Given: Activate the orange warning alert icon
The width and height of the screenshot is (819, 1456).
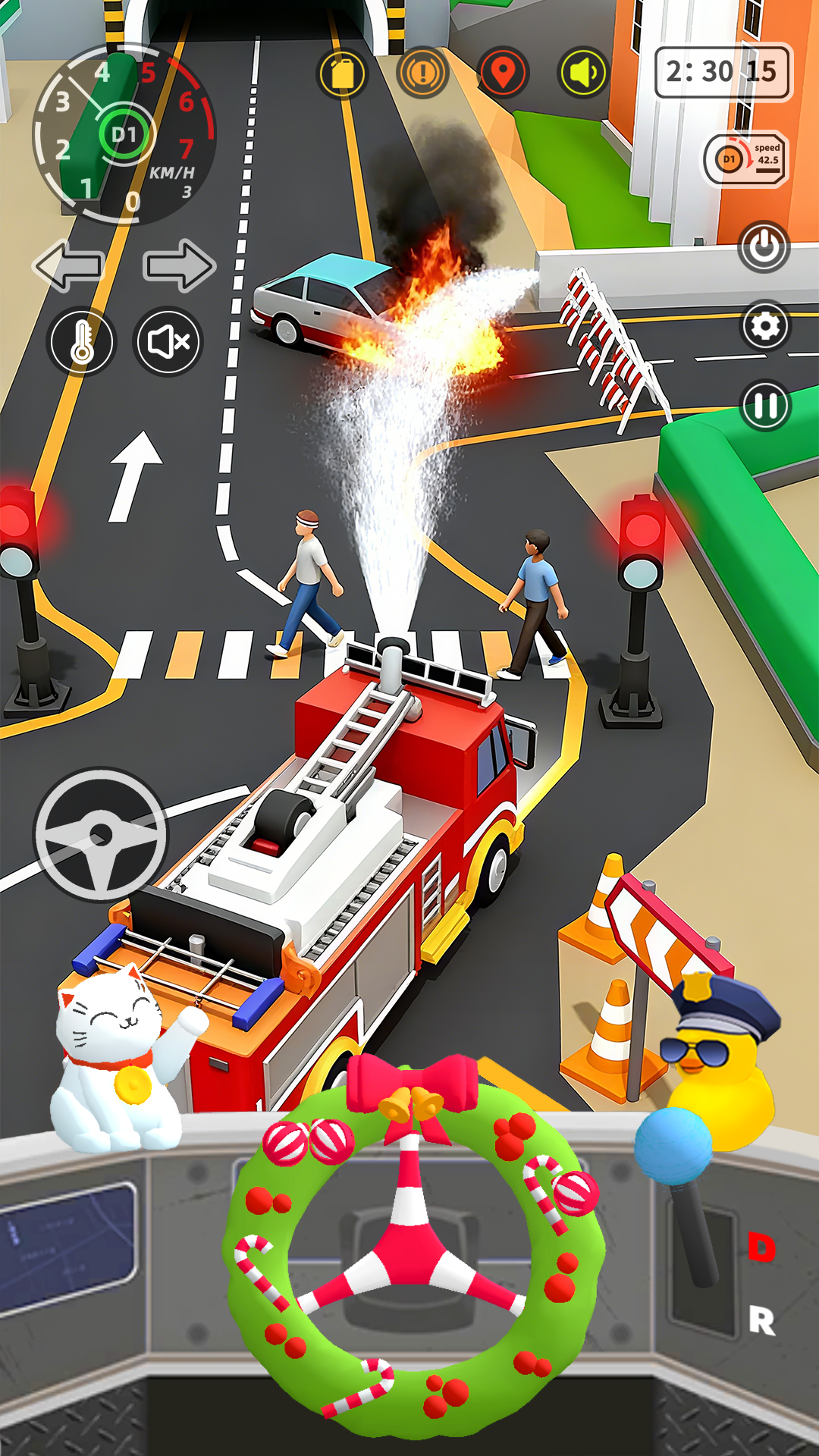Looking at the screenshot, I should point(422,74).
